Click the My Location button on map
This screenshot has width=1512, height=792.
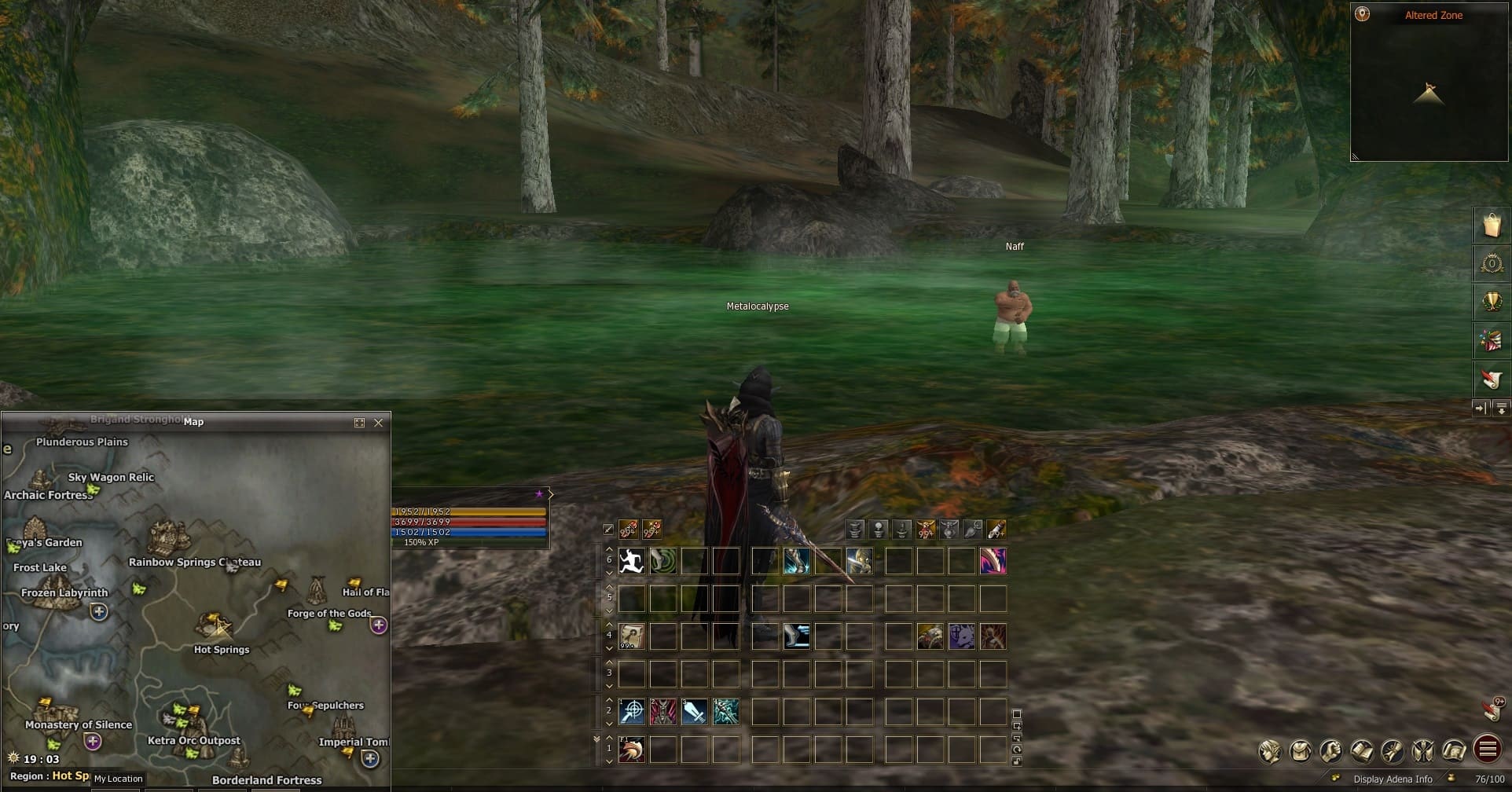coord(119,779)
